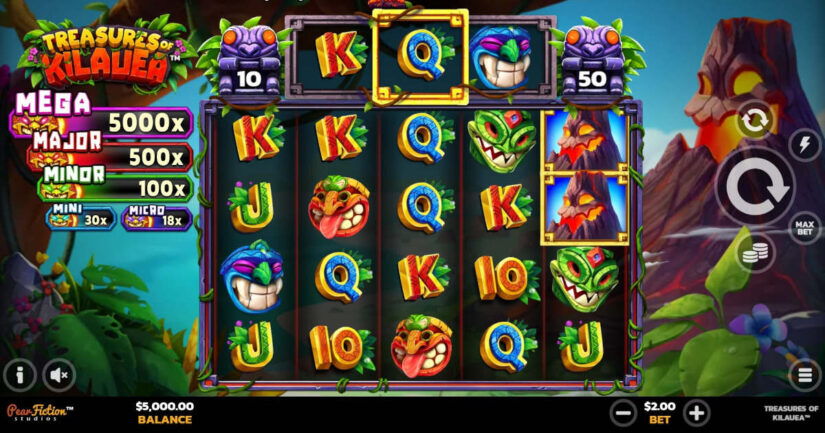The image size is (825, 433).
Task: Increase the bet with the plus button
Action: coord(696,411)
